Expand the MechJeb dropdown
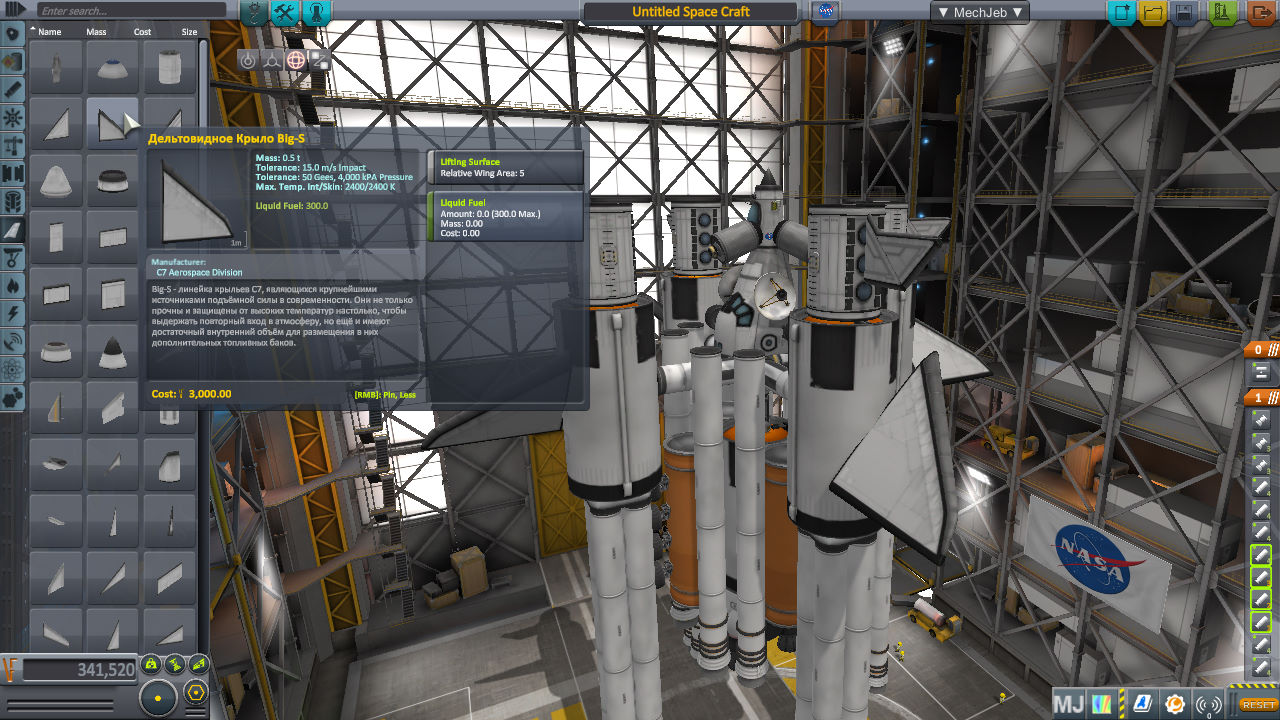The image size is (1280, 720). [979, 12]
